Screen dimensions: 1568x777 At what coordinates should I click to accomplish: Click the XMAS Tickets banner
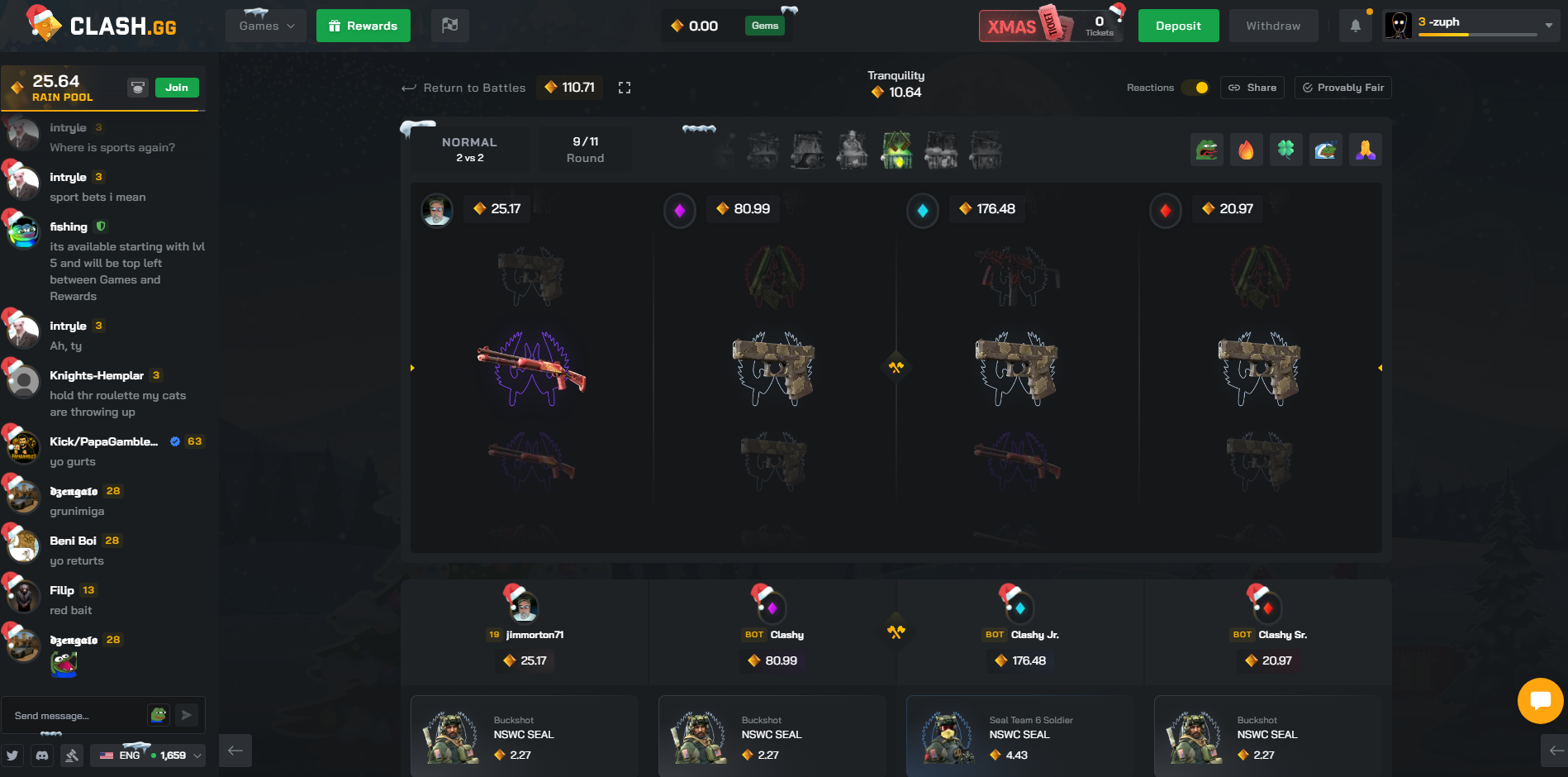pos(1050,26)
